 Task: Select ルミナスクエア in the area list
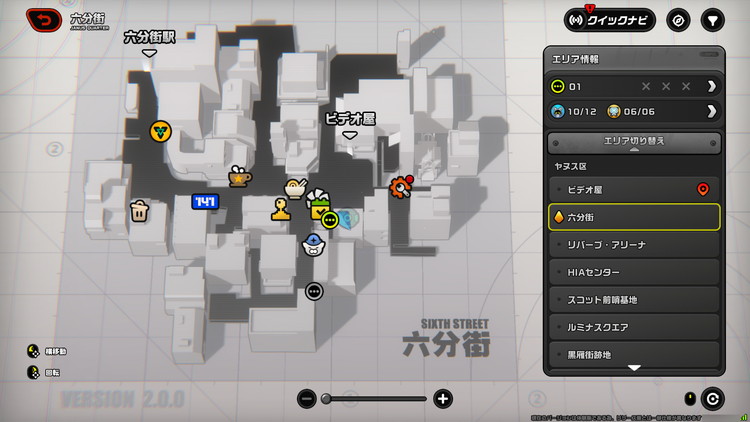634,327
